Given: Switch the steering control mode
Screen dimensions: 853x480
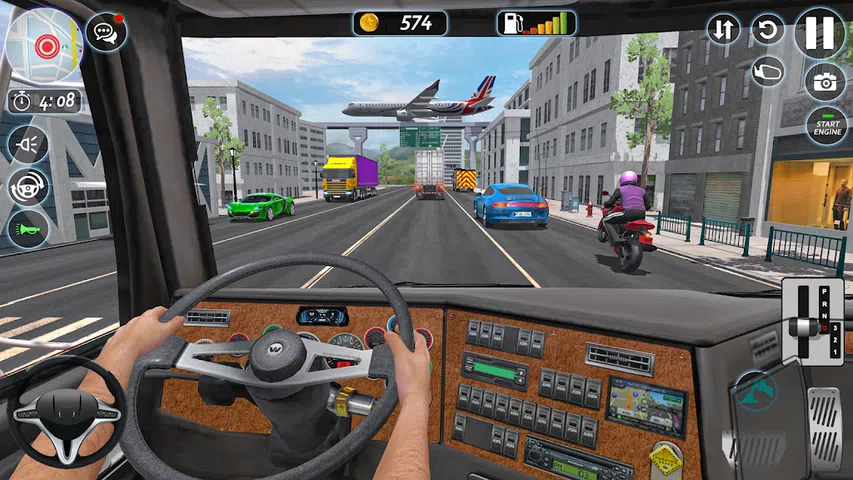Looking at the screenshot, I should click(x=28, y=187).
